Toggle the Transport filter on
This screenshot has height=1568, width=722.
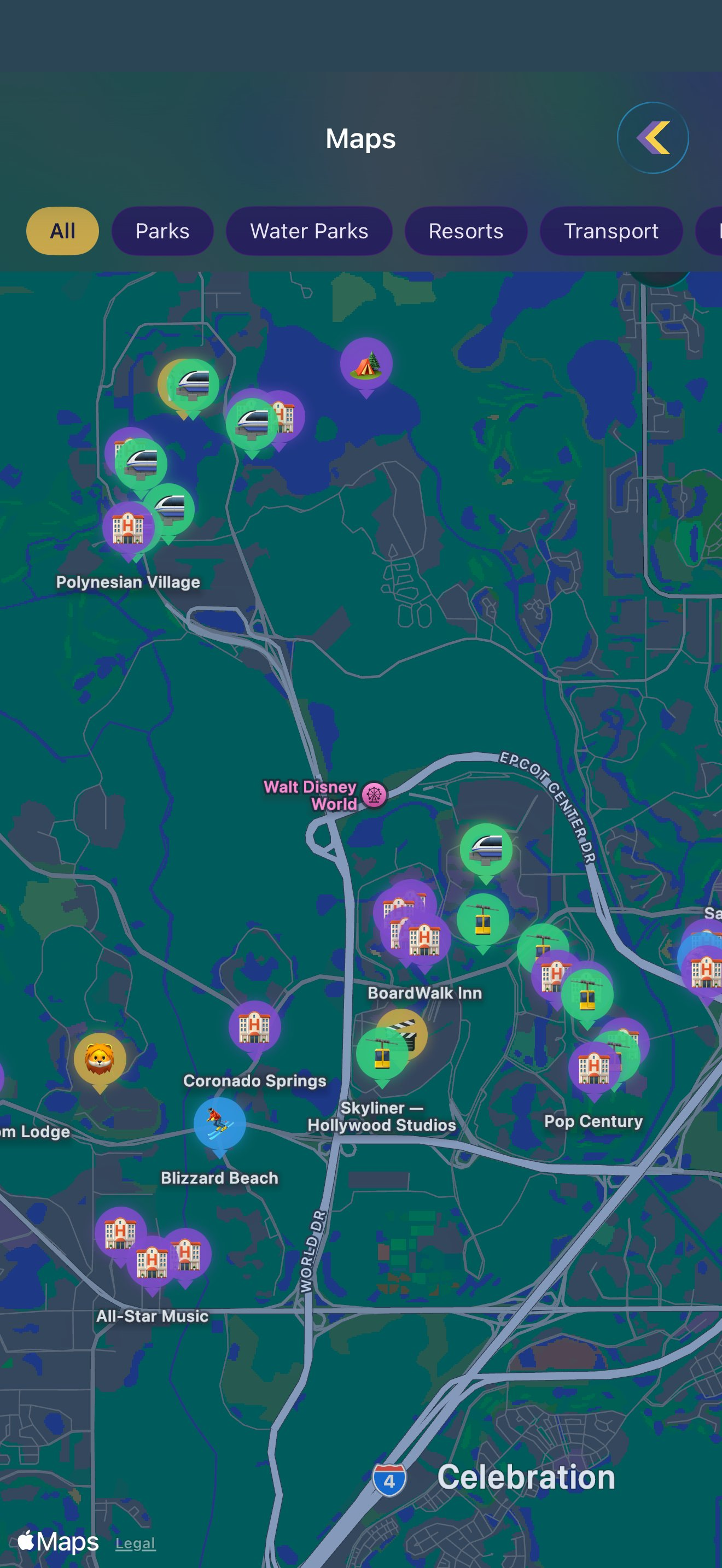(x=611, y=231)
